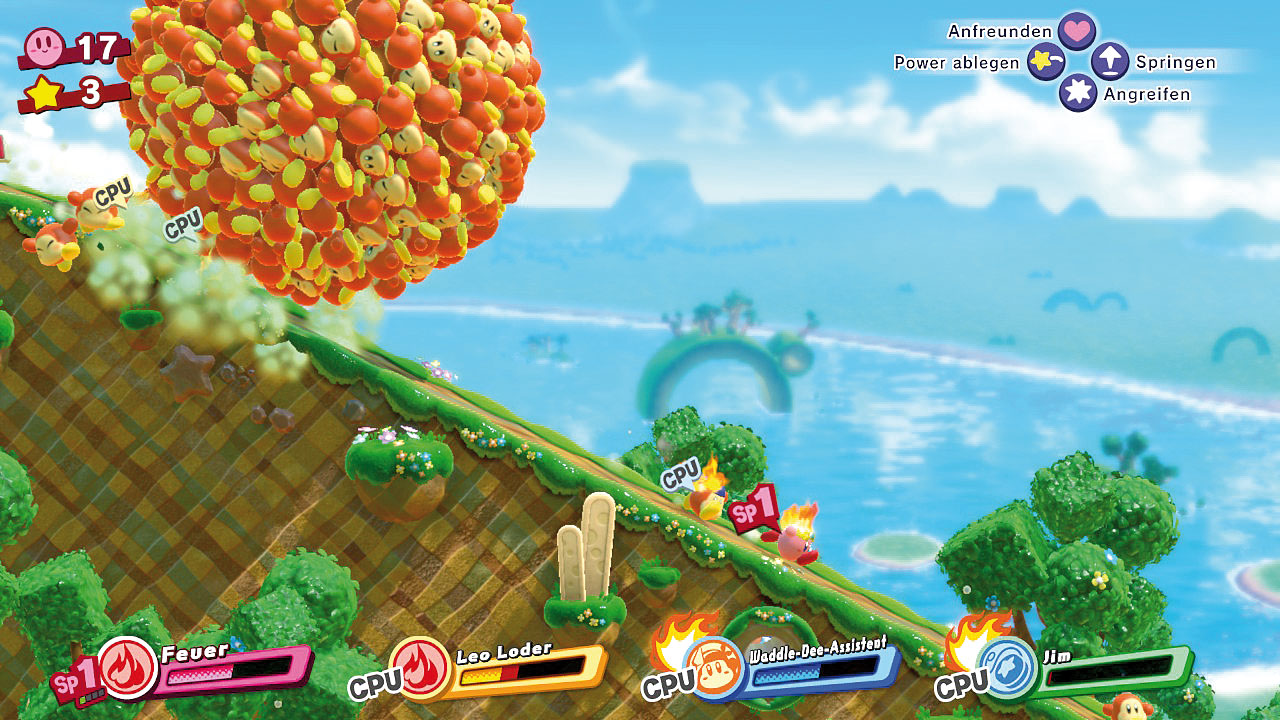Choose the Waddle-Dee-Assistent portrait icon

point(714,668)
